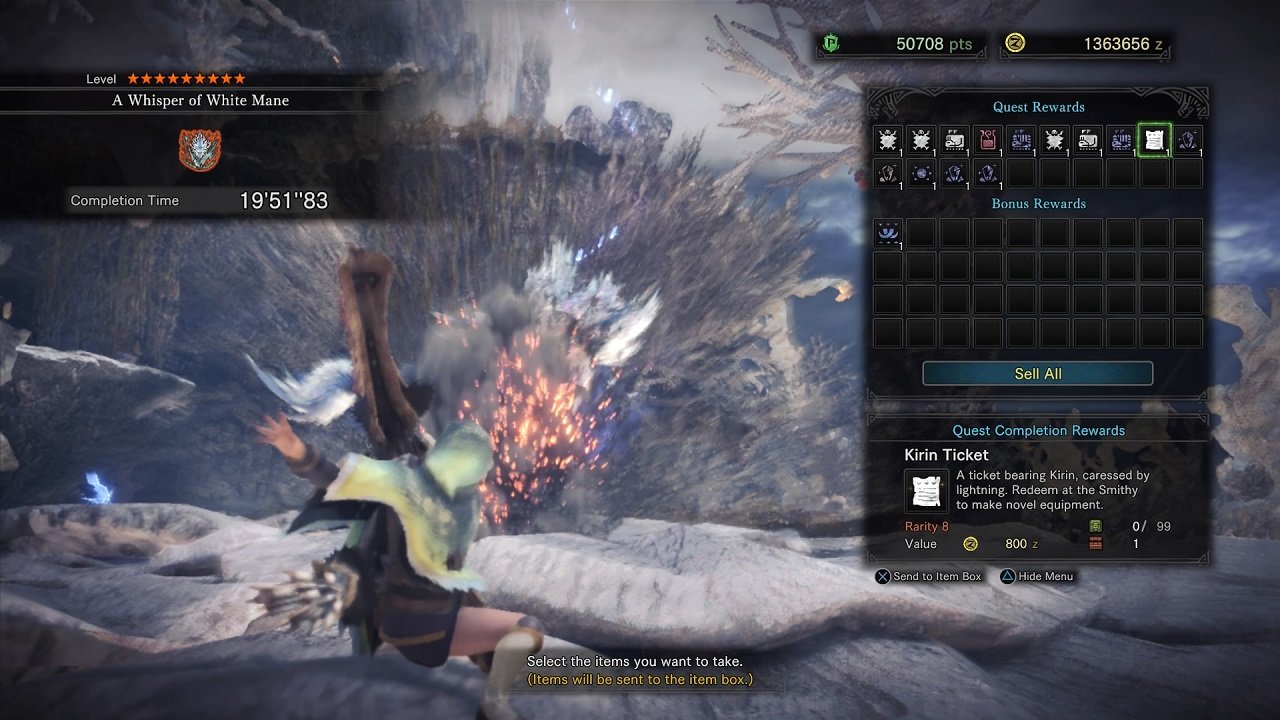Pick the red pouch item in Quest Rewards
The height and width of the screenshot is (720, 1280).
[x=987, y=140]
